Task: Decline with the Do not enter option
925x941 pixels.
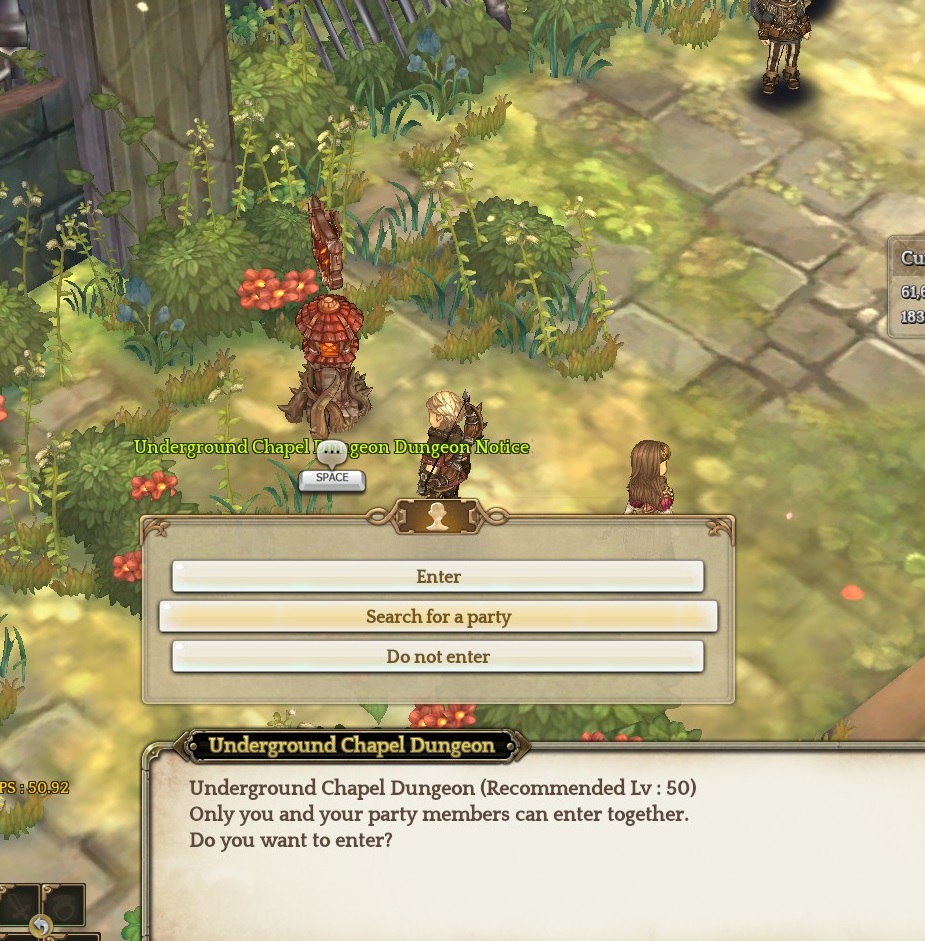Action: pos(438,657)
